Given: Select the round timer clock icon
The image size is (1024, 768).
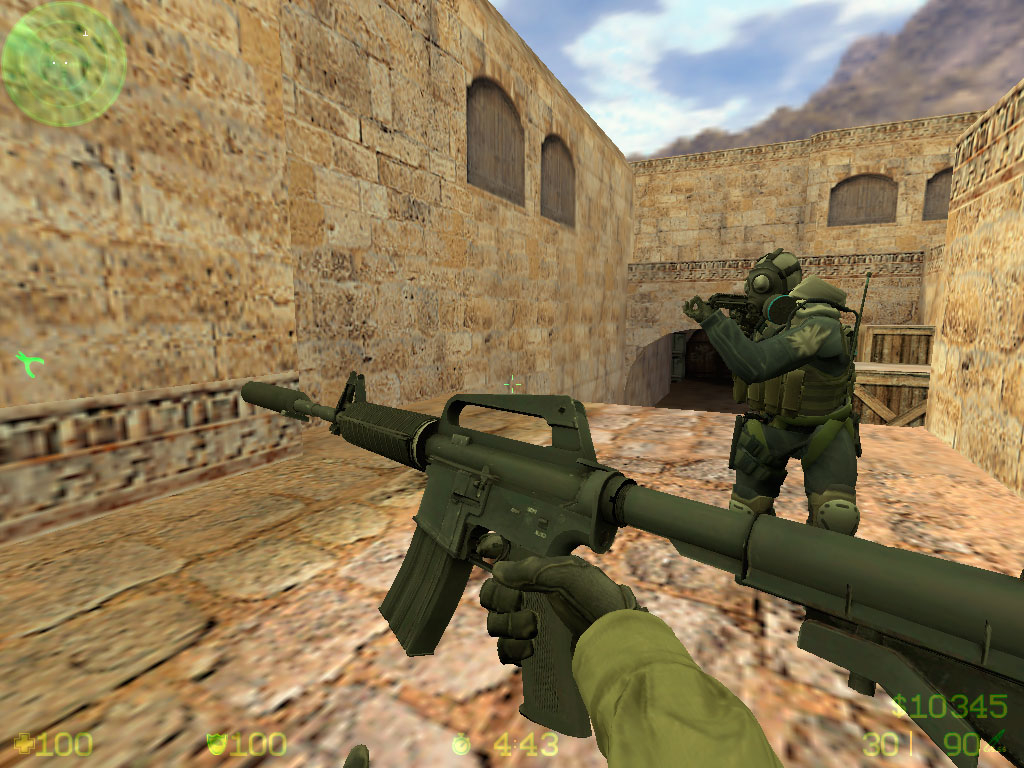Looking at the screenshot, I should click(x=460, y=744).
